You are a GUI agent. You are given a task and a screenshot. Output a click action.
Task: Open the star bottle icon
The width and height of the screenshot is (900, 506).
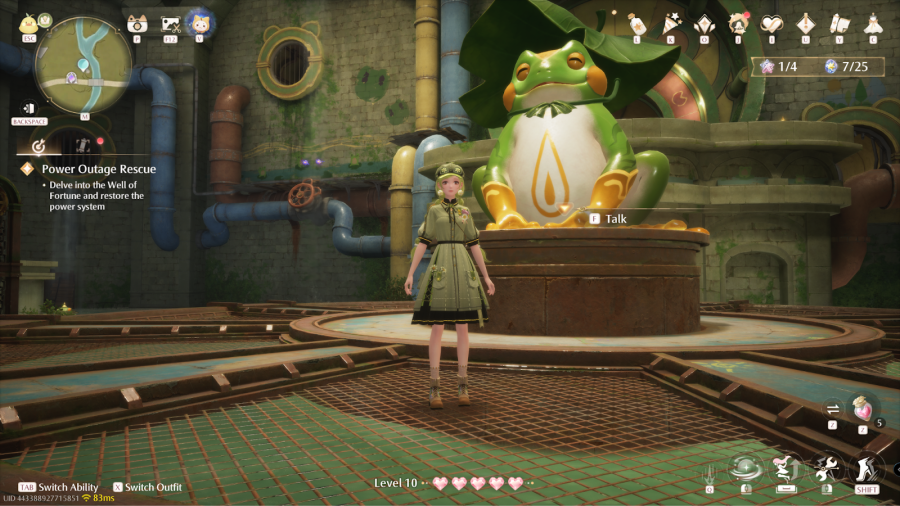click(635, 23)
